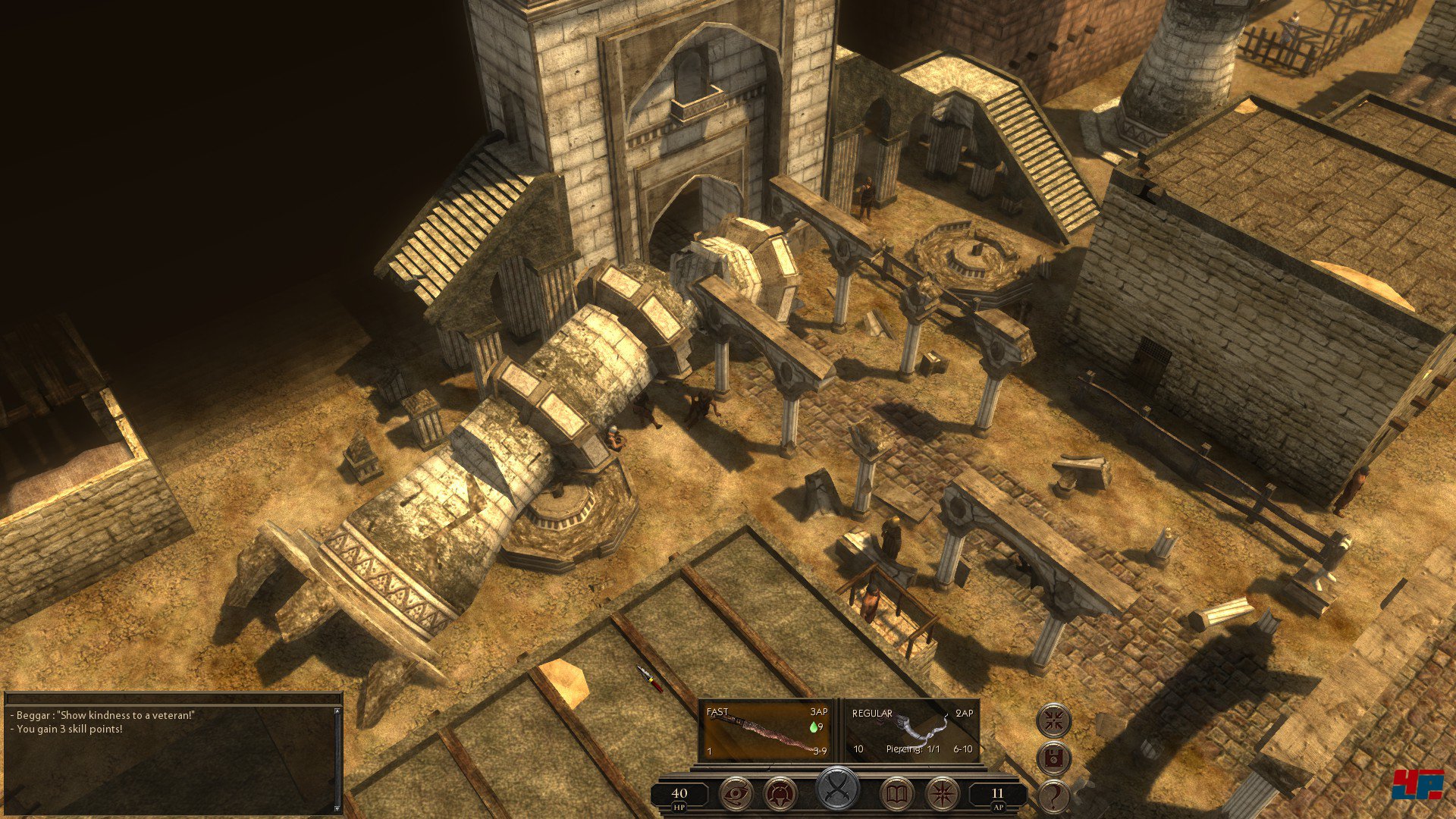The image size is (1456, 819).
Task: Select the FAST dagger attack slot
Action: pyautogui.click(x=766, y=731)
